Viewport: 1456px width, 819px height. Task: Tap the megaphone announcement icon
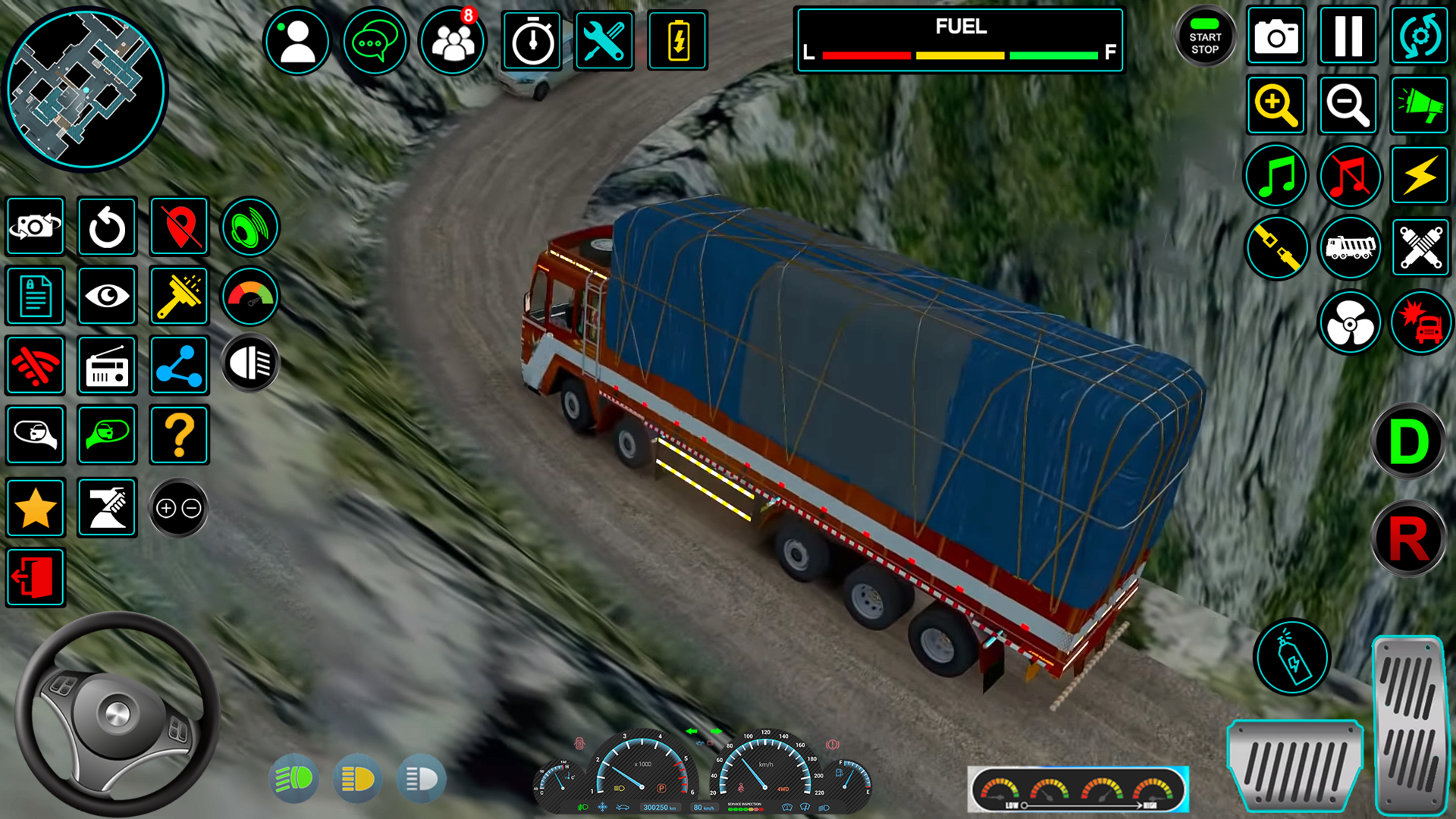[x=1420, y=105]
